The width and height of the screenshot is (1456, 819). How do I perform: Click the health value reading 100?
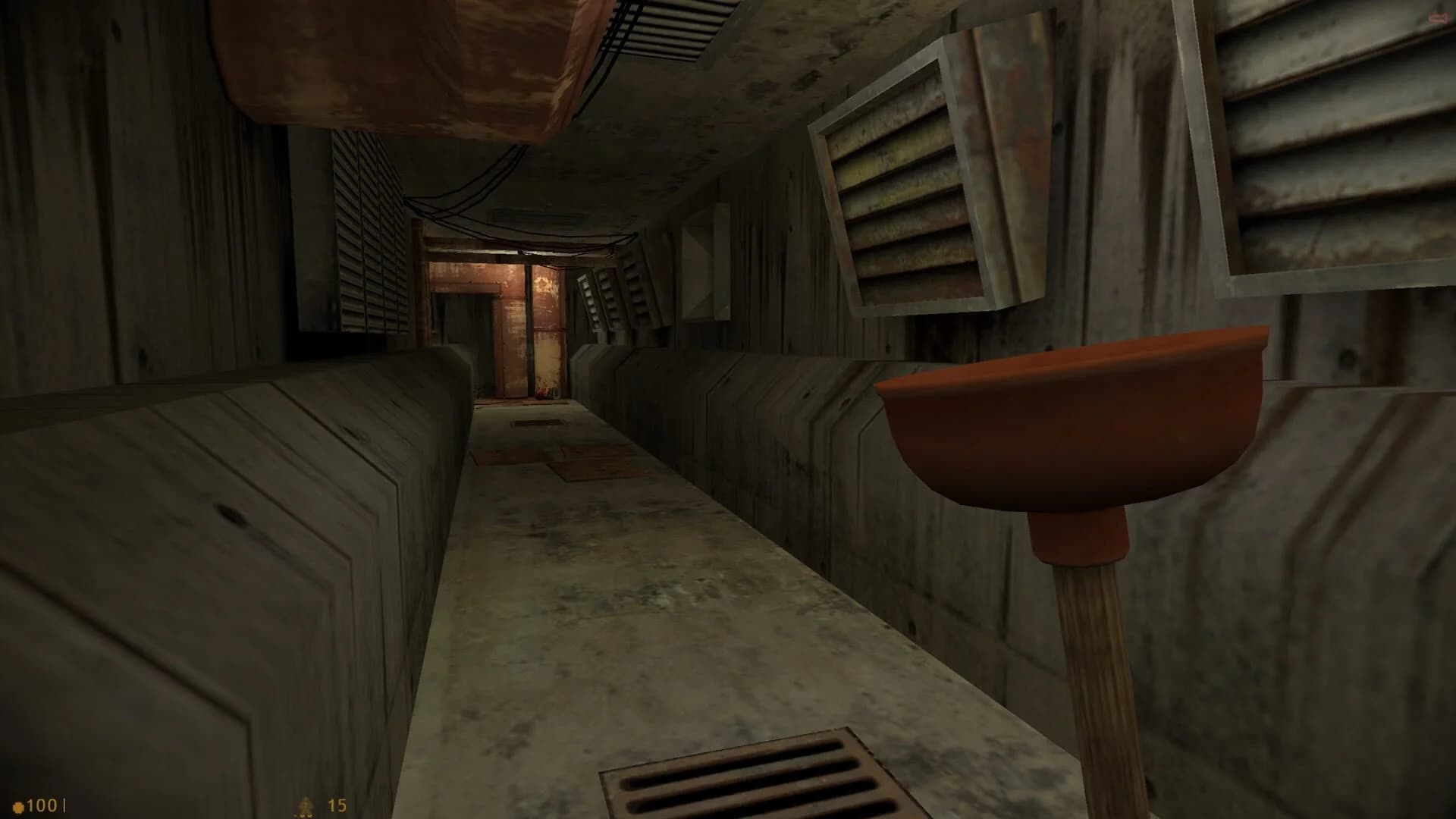point(42,805)
